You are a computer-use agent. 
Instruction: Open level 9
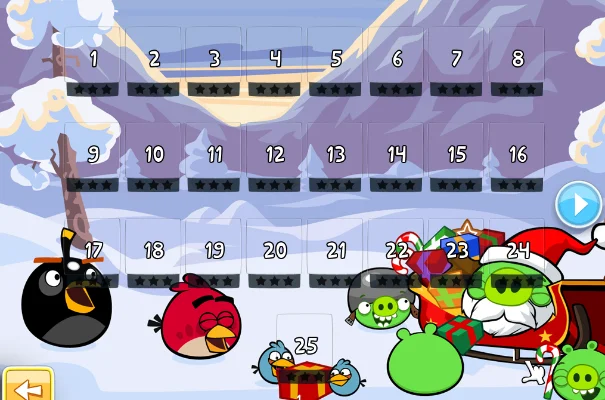pos(93,159)
